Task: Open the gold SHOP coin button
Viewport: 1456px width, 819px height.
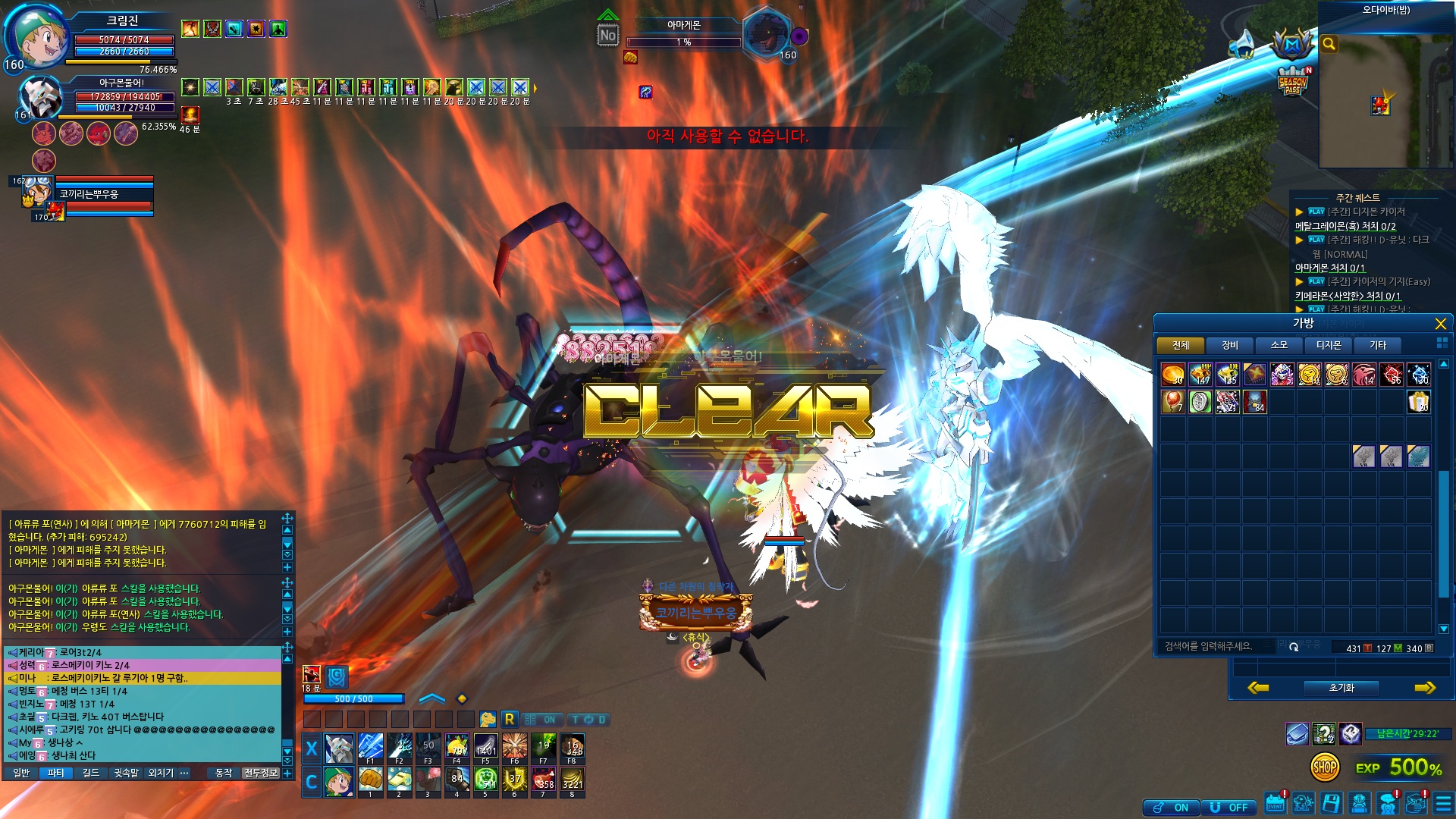Action: (x=1324, y=767)
